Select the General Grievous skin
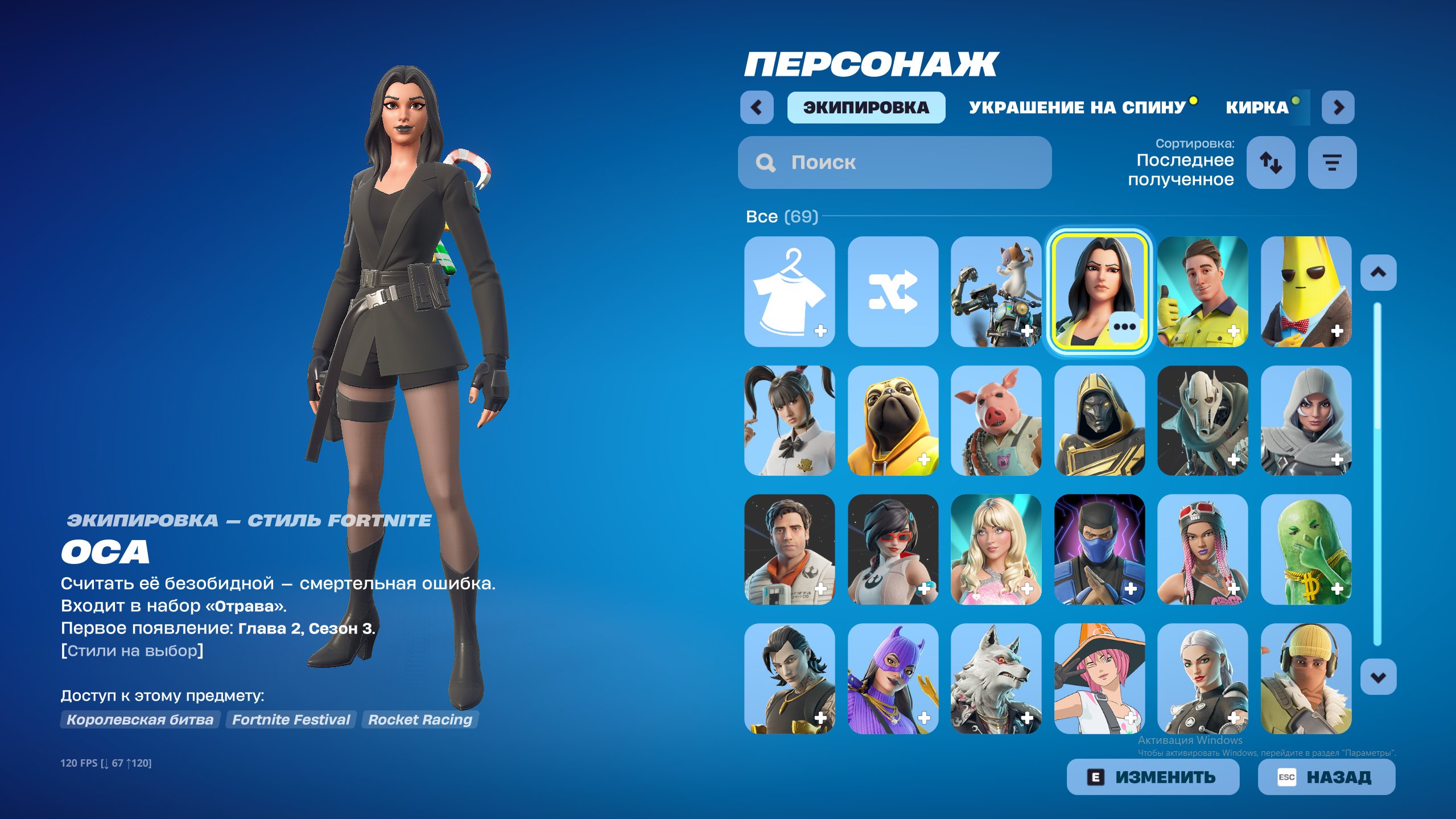Image resolution: width=1456 pixels, height=819 pixels. [1202, 421]
